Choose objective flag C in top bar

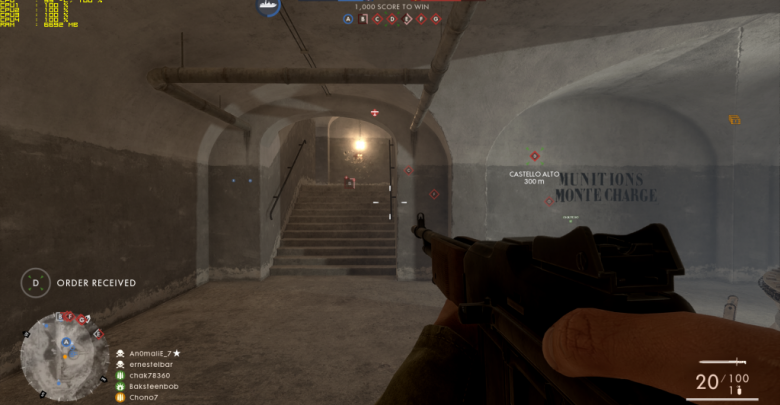(377, 19)
